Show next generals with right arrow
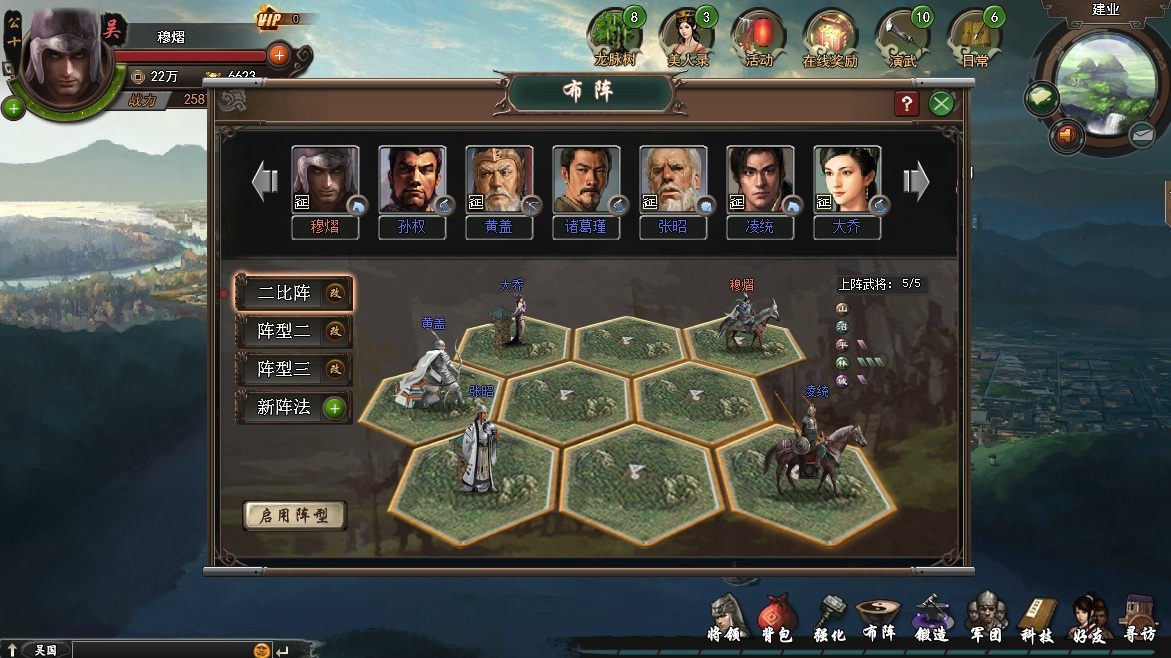Image resolution: width=1171 pixels, height=658 pixels. (x=916, y=182)
